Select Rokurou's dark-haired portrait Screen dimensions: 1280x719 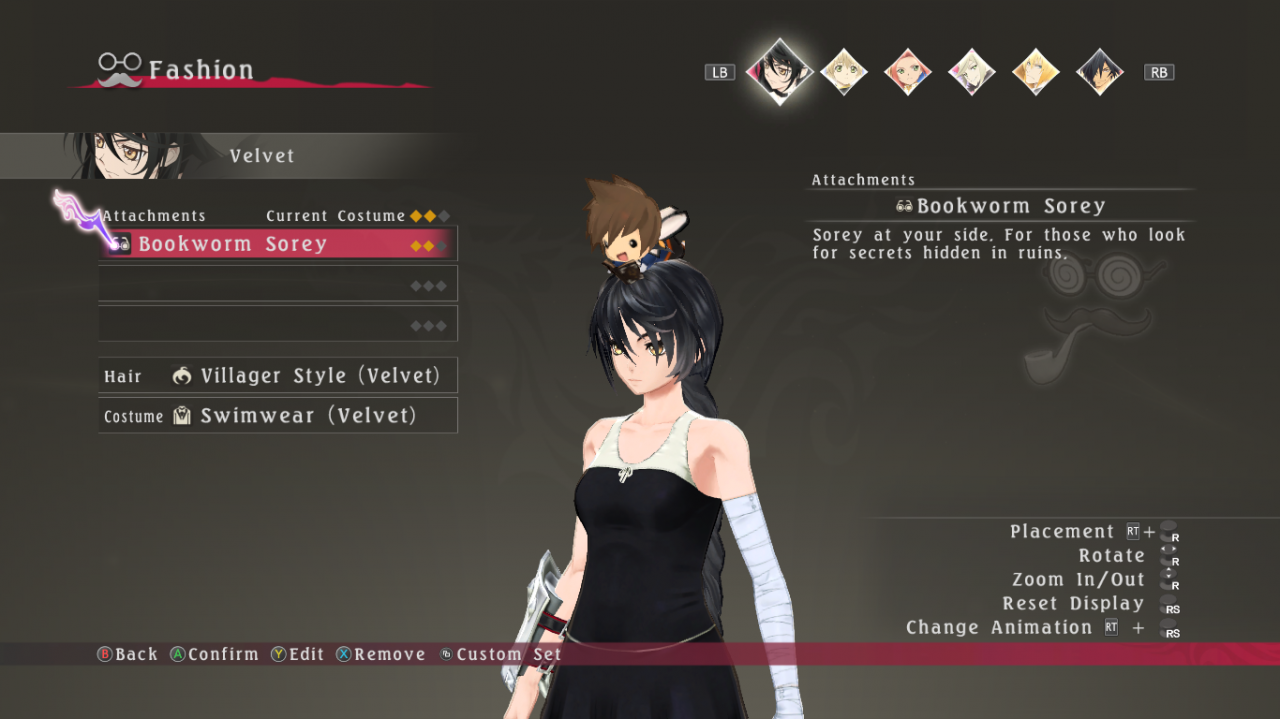tap(1100, 72)
